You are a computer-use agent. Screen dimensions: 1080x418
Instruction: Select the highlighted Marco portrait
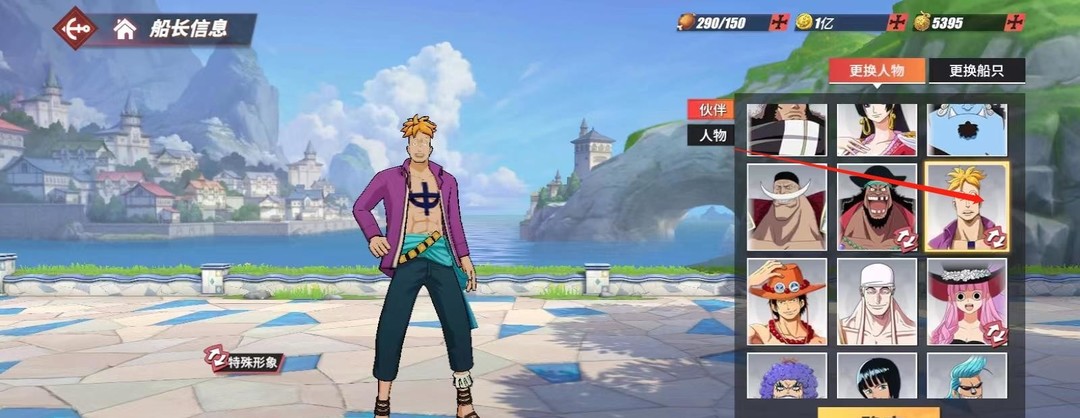967,207
